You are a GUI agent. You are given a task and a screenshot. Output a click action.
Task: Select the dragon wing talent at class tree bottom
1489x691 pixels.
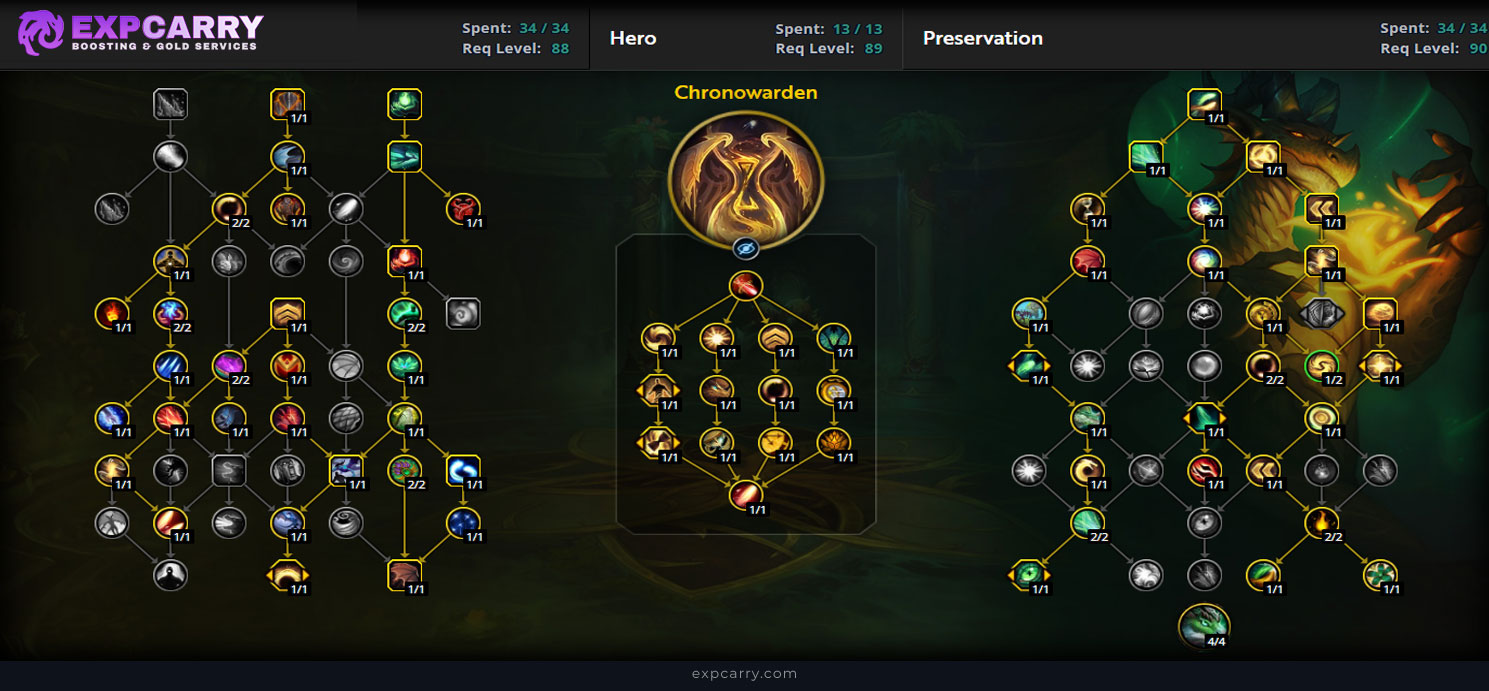pos(404,574)
